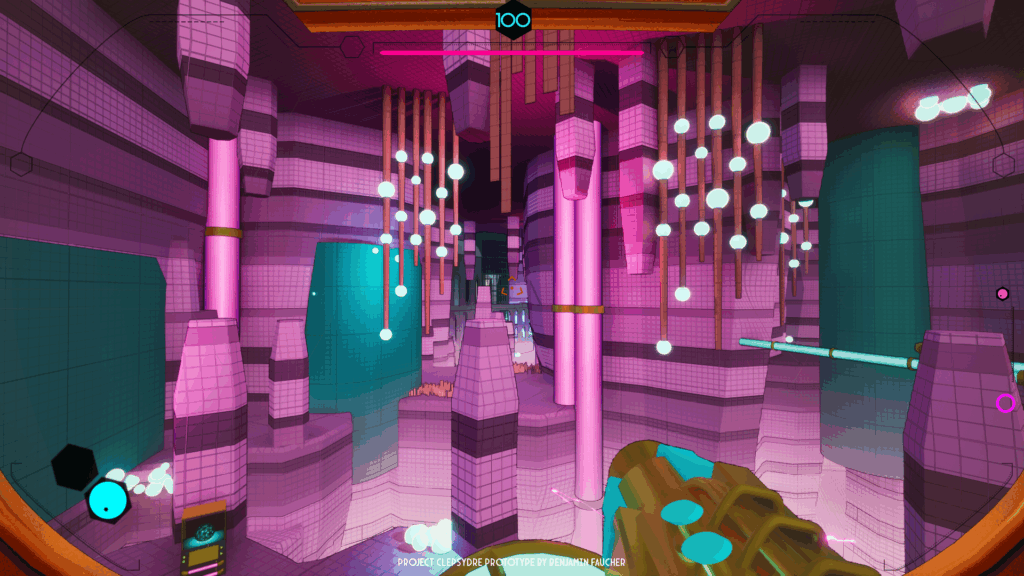Image resolution: width=1024 pixels, height=576 pixels.
Task: Click the small pink hexagon indicator
Action: coord(1002,293)
